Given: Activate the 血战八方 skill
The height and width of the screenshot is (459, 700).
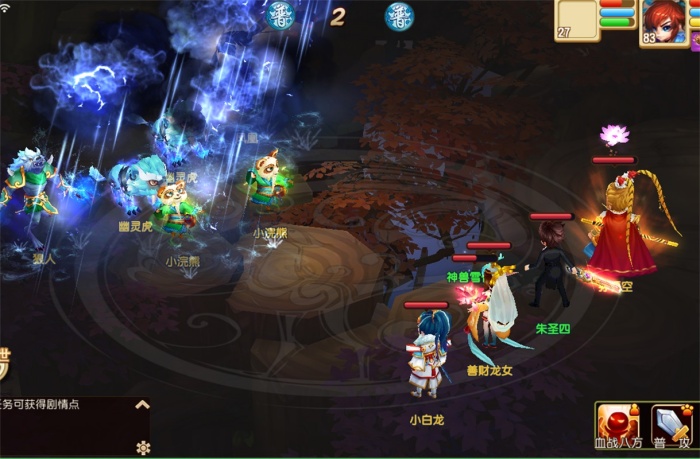Looking at the screenshot, I should click(620, 424).
